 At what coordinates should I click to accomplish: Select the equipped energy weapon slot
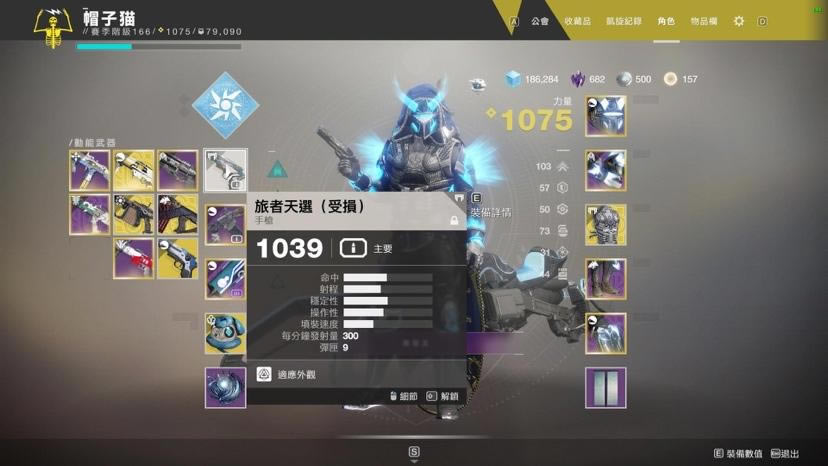(225, 225)
